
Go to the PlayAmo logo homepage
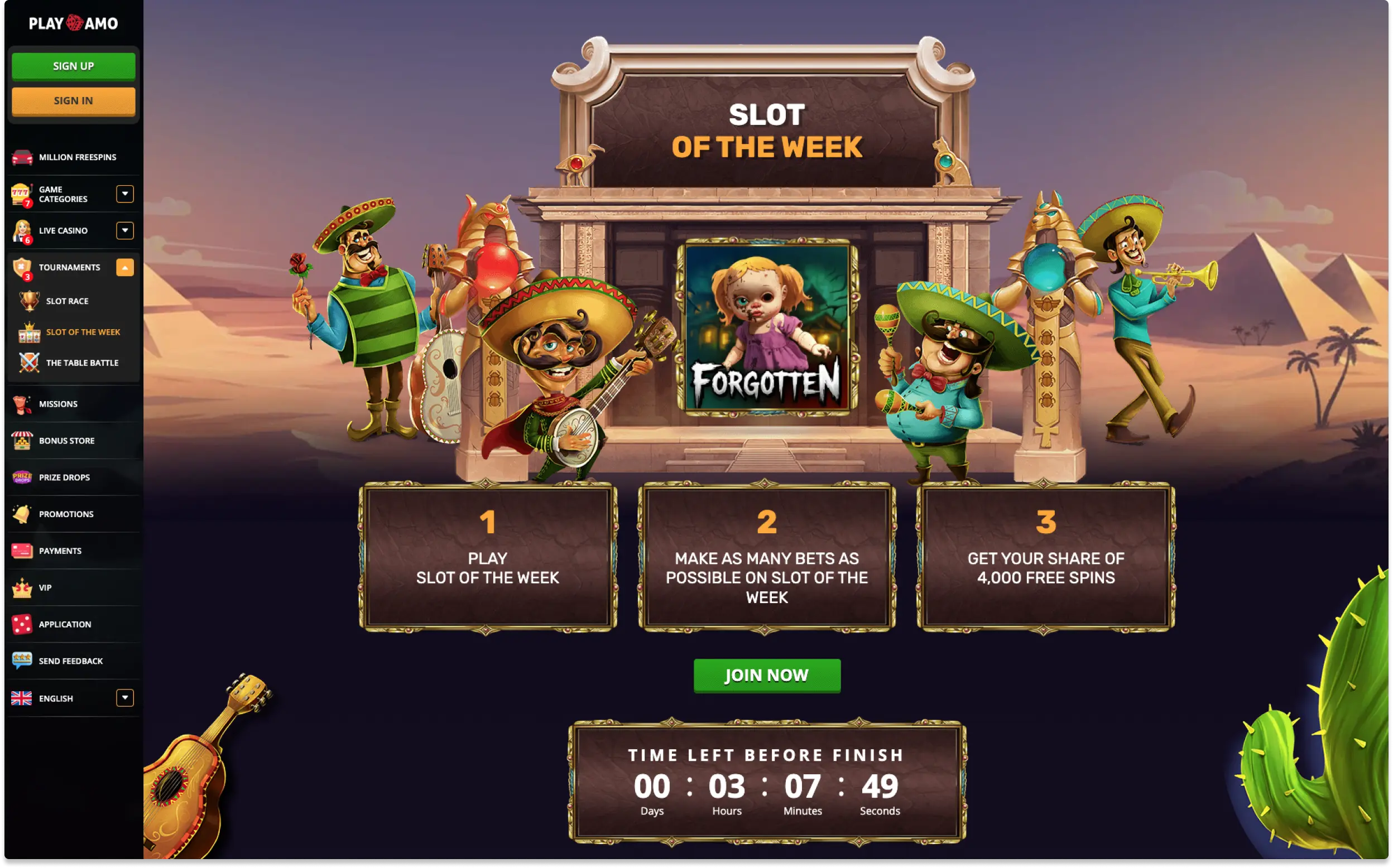(74, 23)
